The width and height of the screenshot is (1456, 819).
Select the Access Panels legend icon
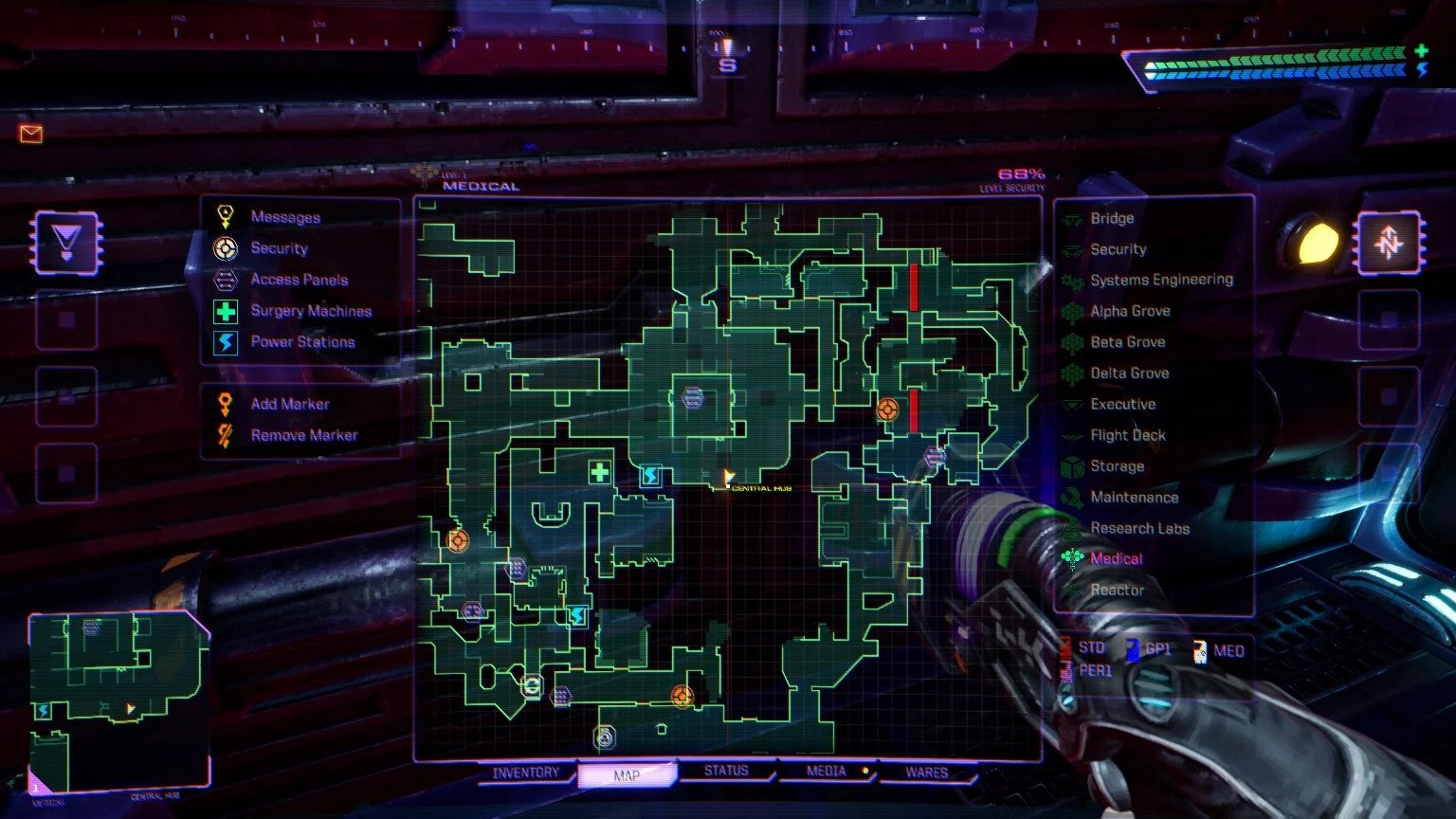(x=224, y=280)
